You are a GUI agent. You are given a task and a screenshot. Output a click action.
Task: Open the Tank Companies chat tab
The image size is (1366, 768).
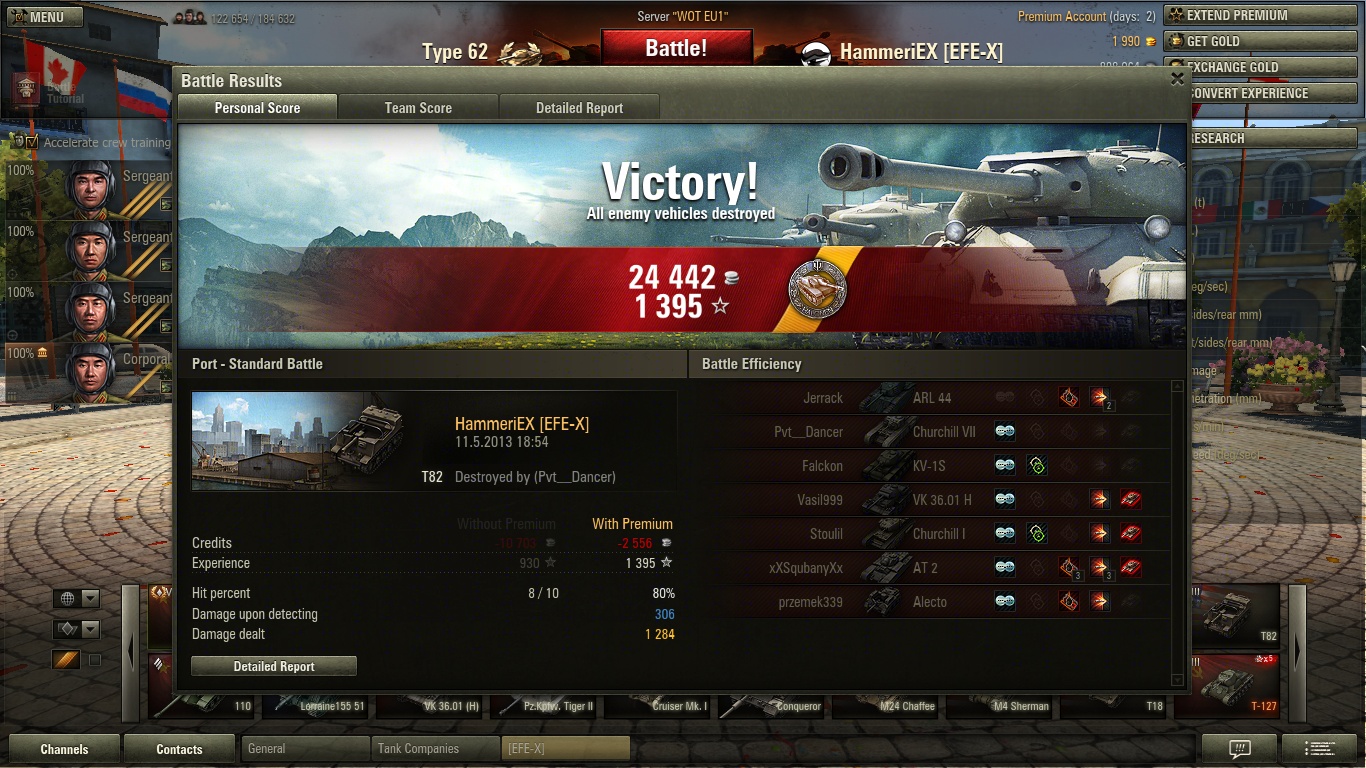[x=434, y=748]
